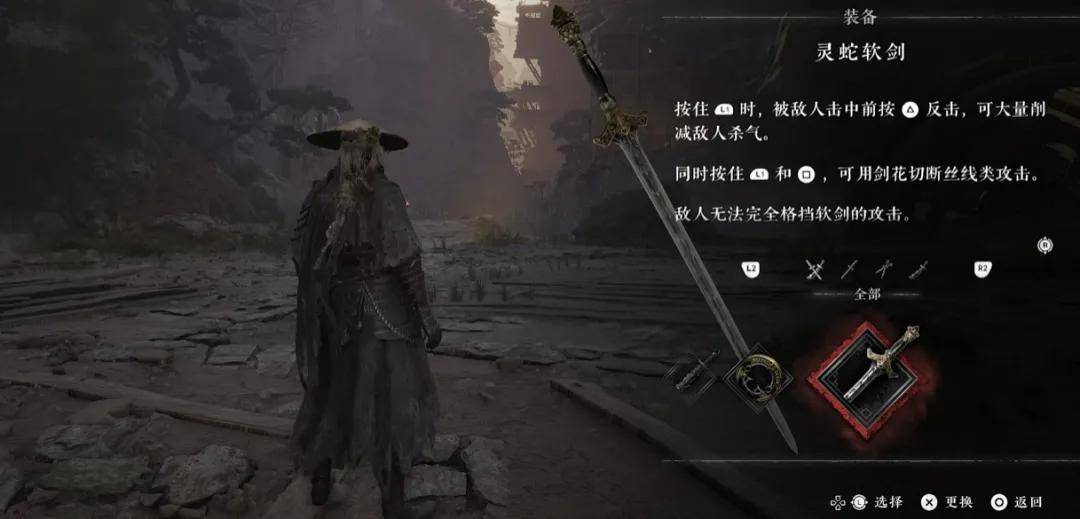Screen dimensions: 1080x519
Task: Select the dimmed dark blade slot
Action: pyautogui.click(x=693, y=373)
